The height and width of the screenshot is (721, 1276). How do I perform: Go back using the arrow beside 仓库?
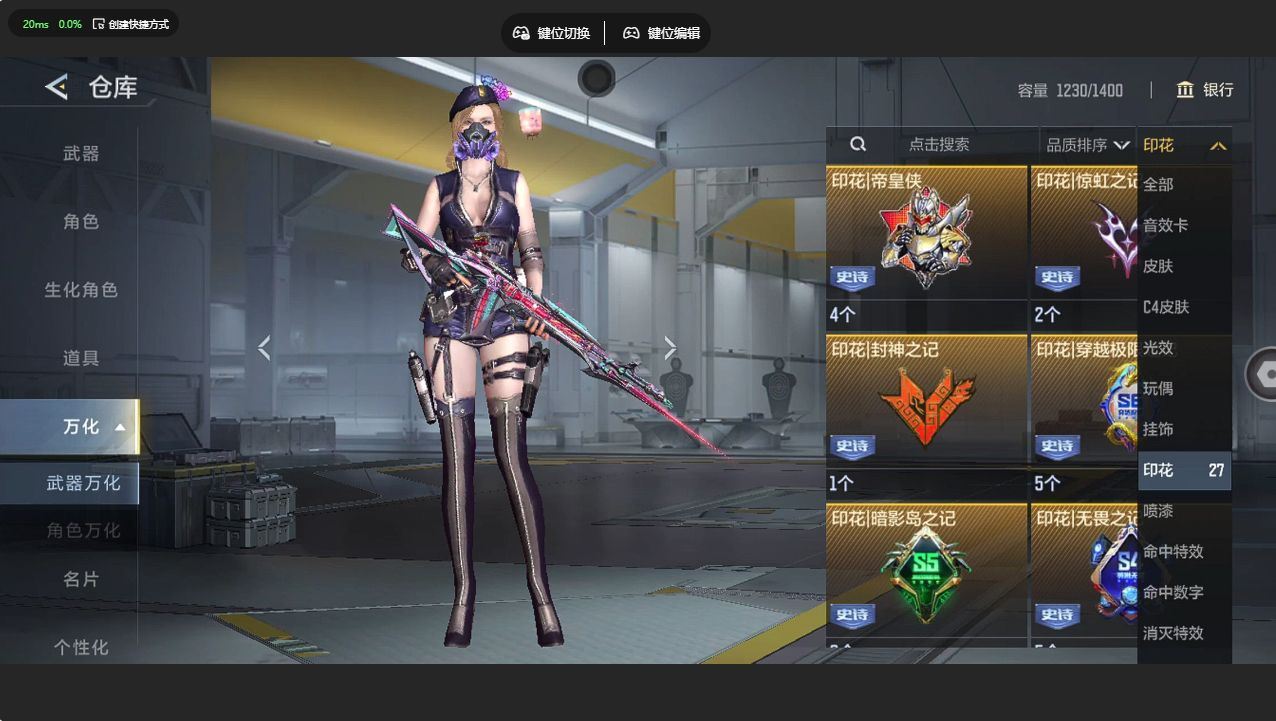pos(57,88)
